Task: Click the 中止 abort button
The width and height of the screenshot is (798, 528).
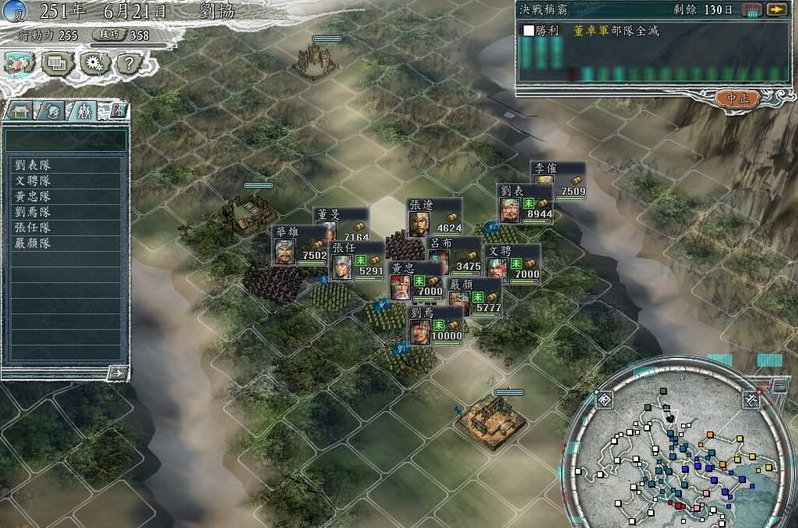Action: [740, 98]
